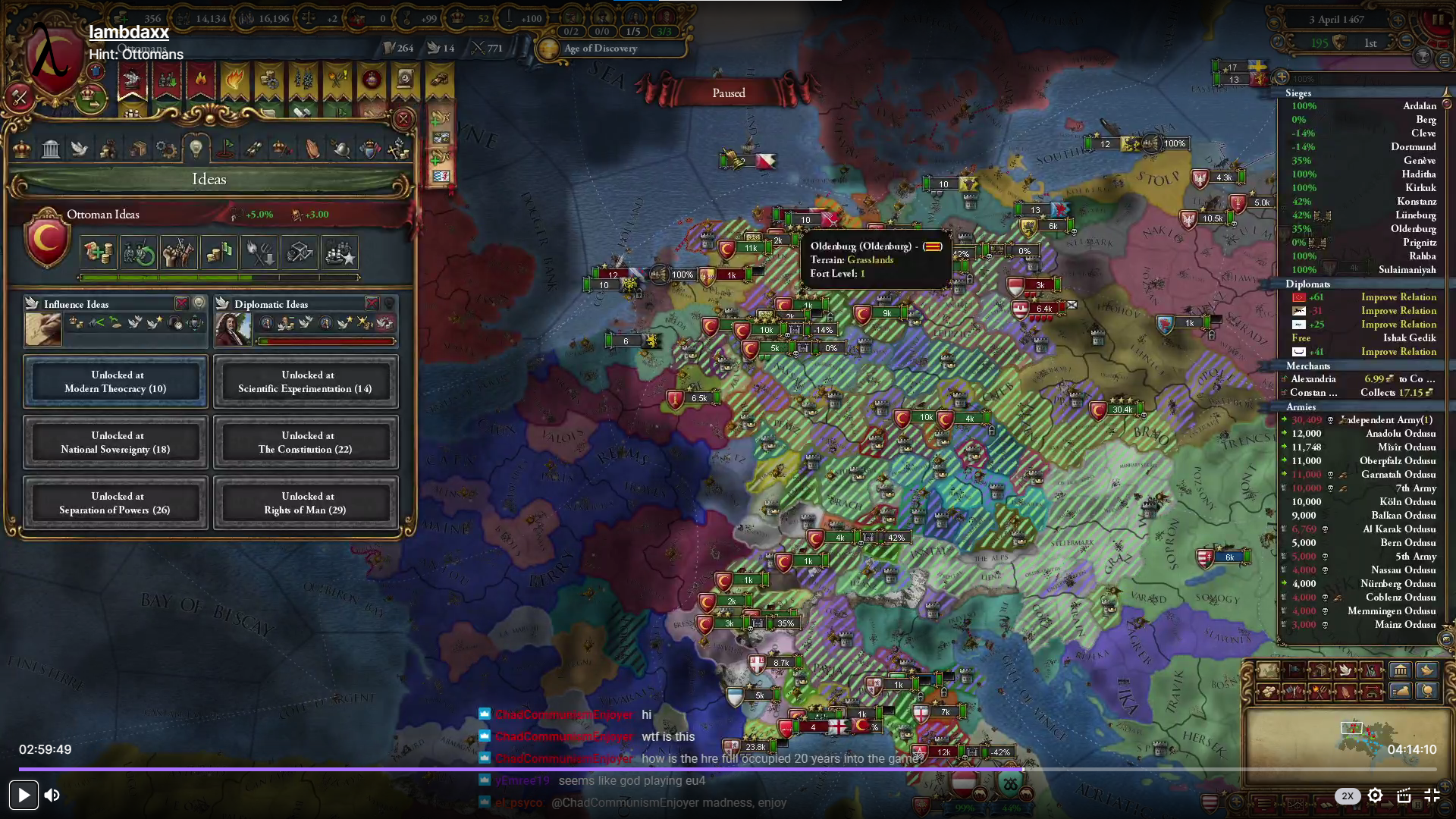
Task: Play the video with the play button
Action: click(x=24, y=795)
